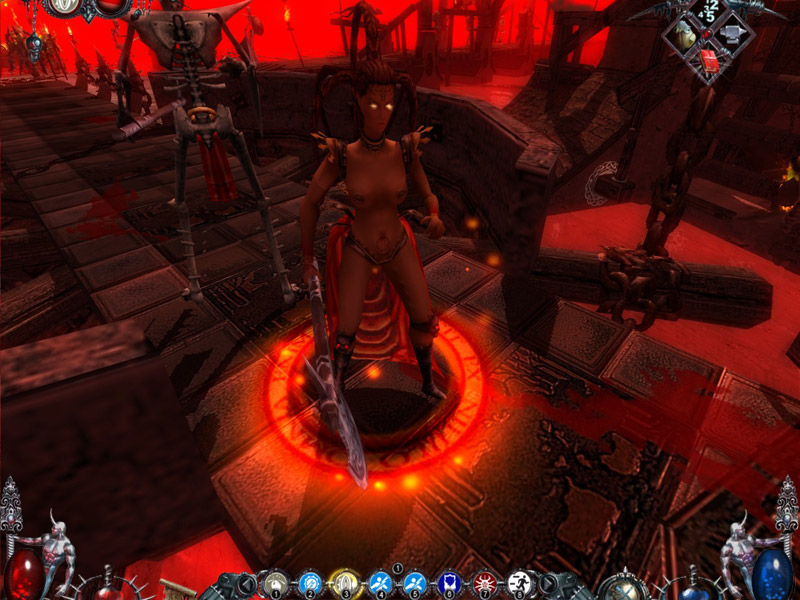Page the skill bar with the left arrow

(x=246, y=583)
